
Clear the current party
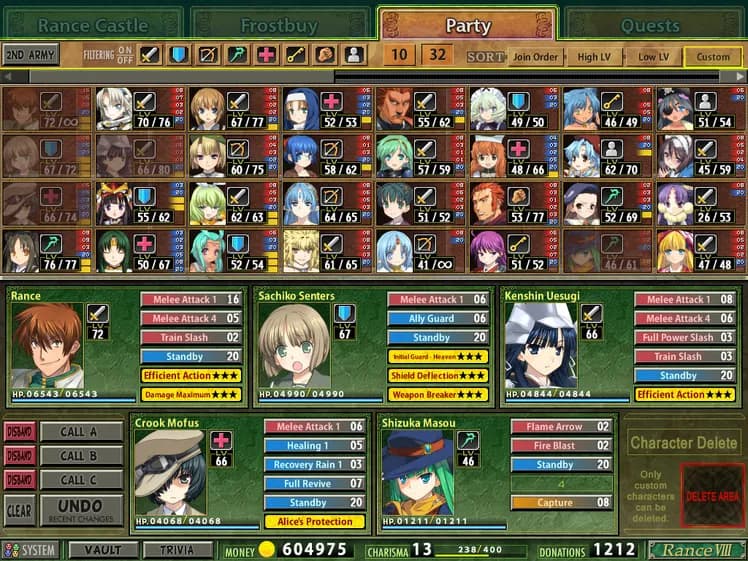(x=18, y=510)
